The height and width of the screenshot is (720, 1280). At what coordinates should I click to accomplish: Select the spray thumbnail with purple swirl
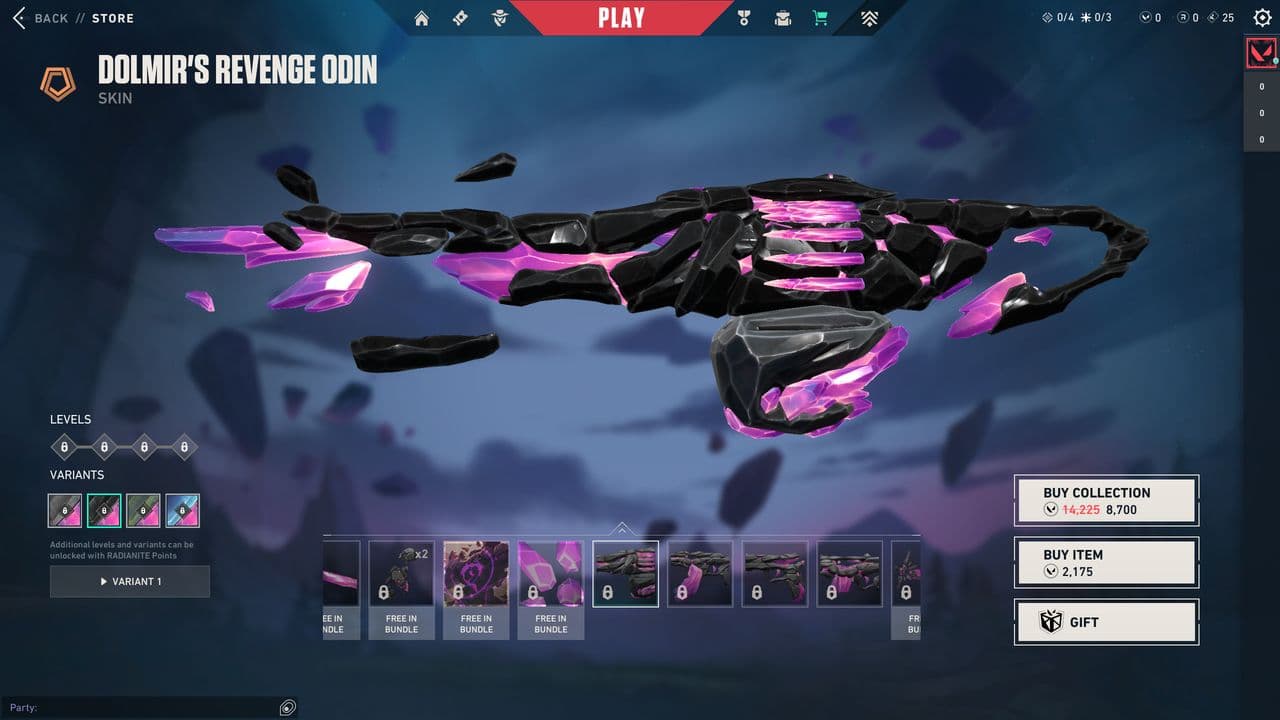[x=476, y=574]
